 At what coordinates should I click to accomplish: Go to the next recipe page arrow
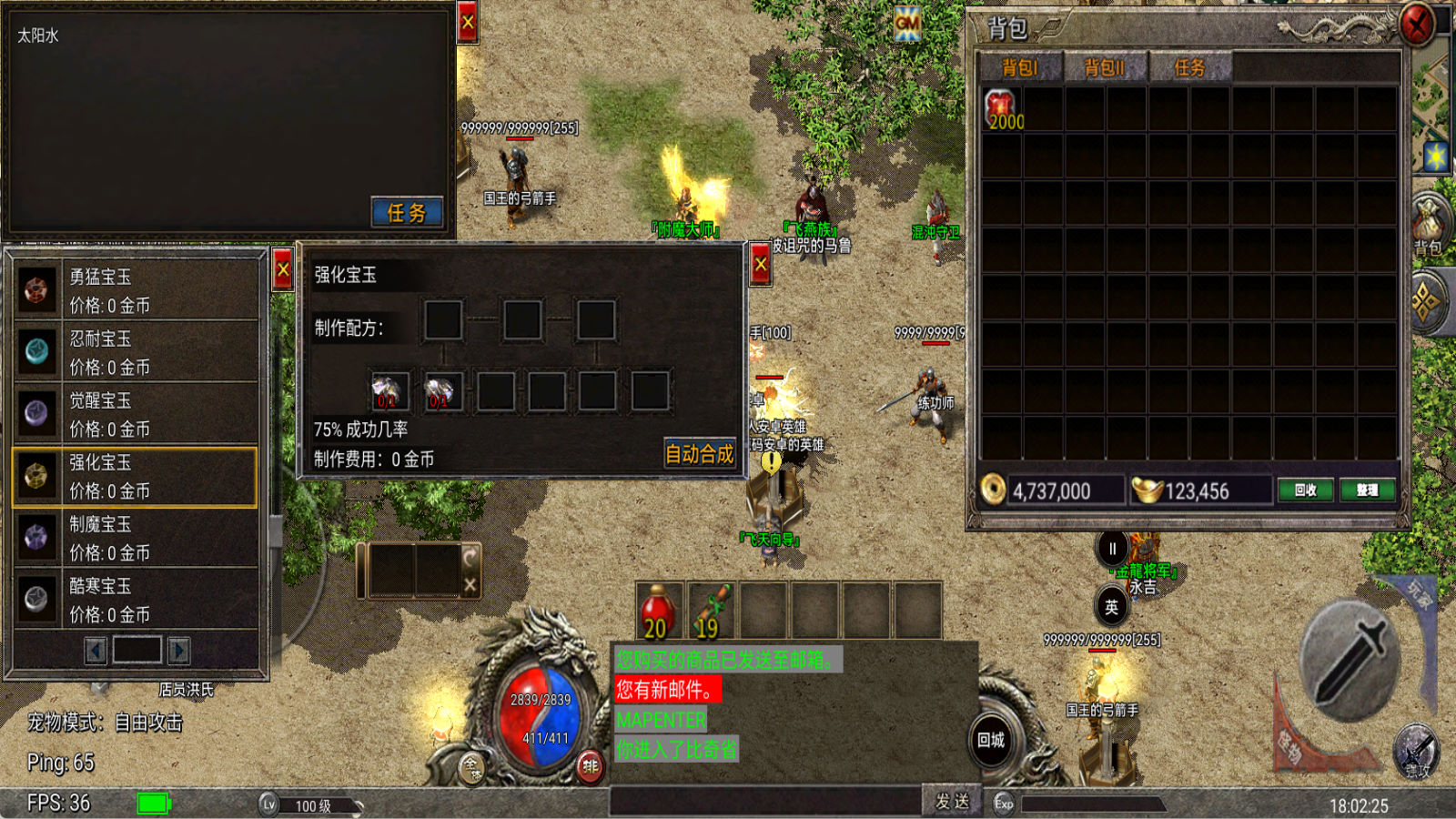click(x=179, y=651)
